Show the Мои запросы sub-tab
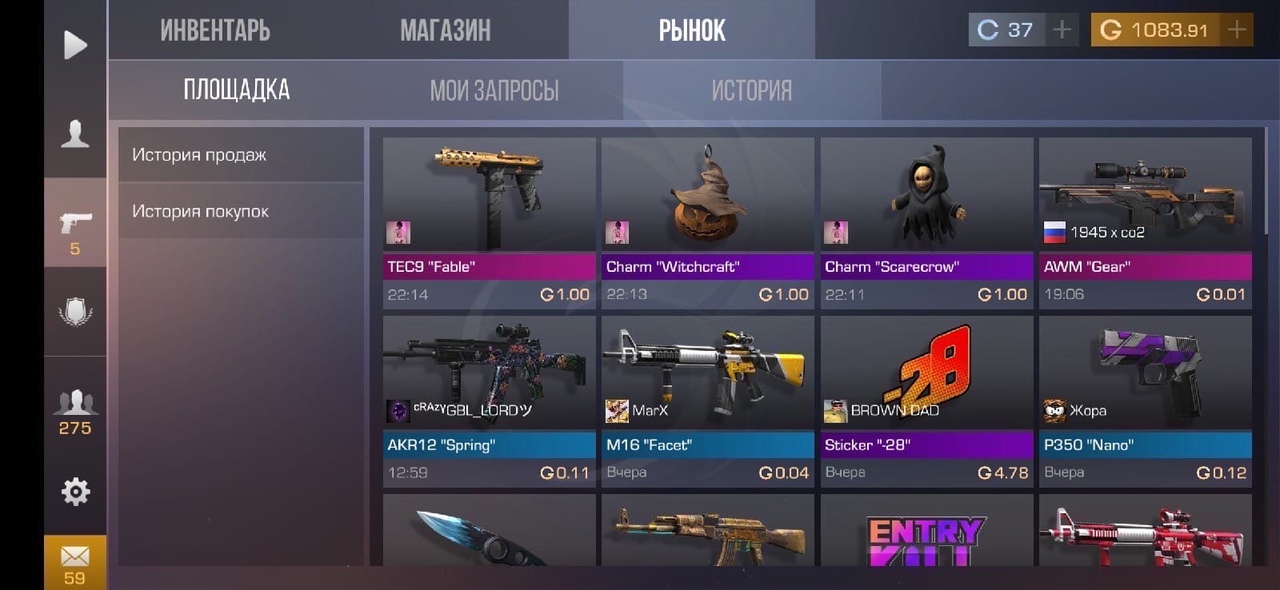The image size is (1280, 590). 494,91
